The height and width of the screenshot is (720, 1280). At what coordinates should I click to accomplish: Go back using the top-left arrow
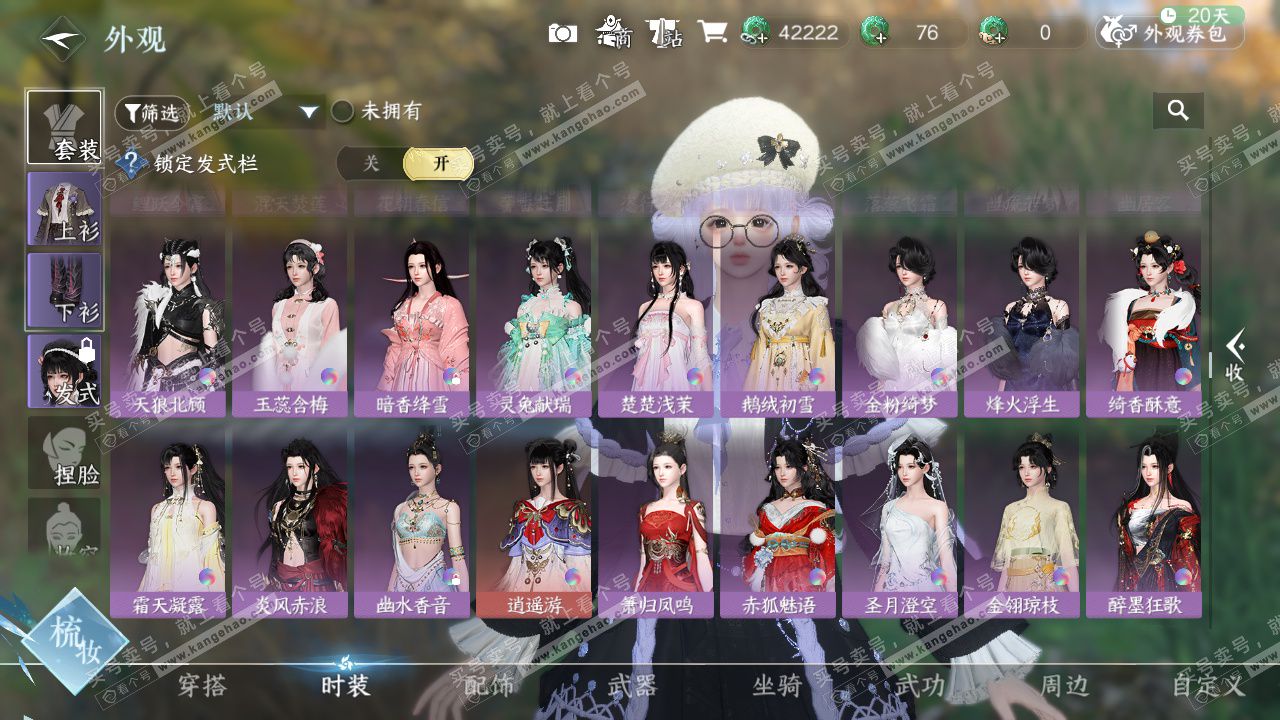click(62, 39)
